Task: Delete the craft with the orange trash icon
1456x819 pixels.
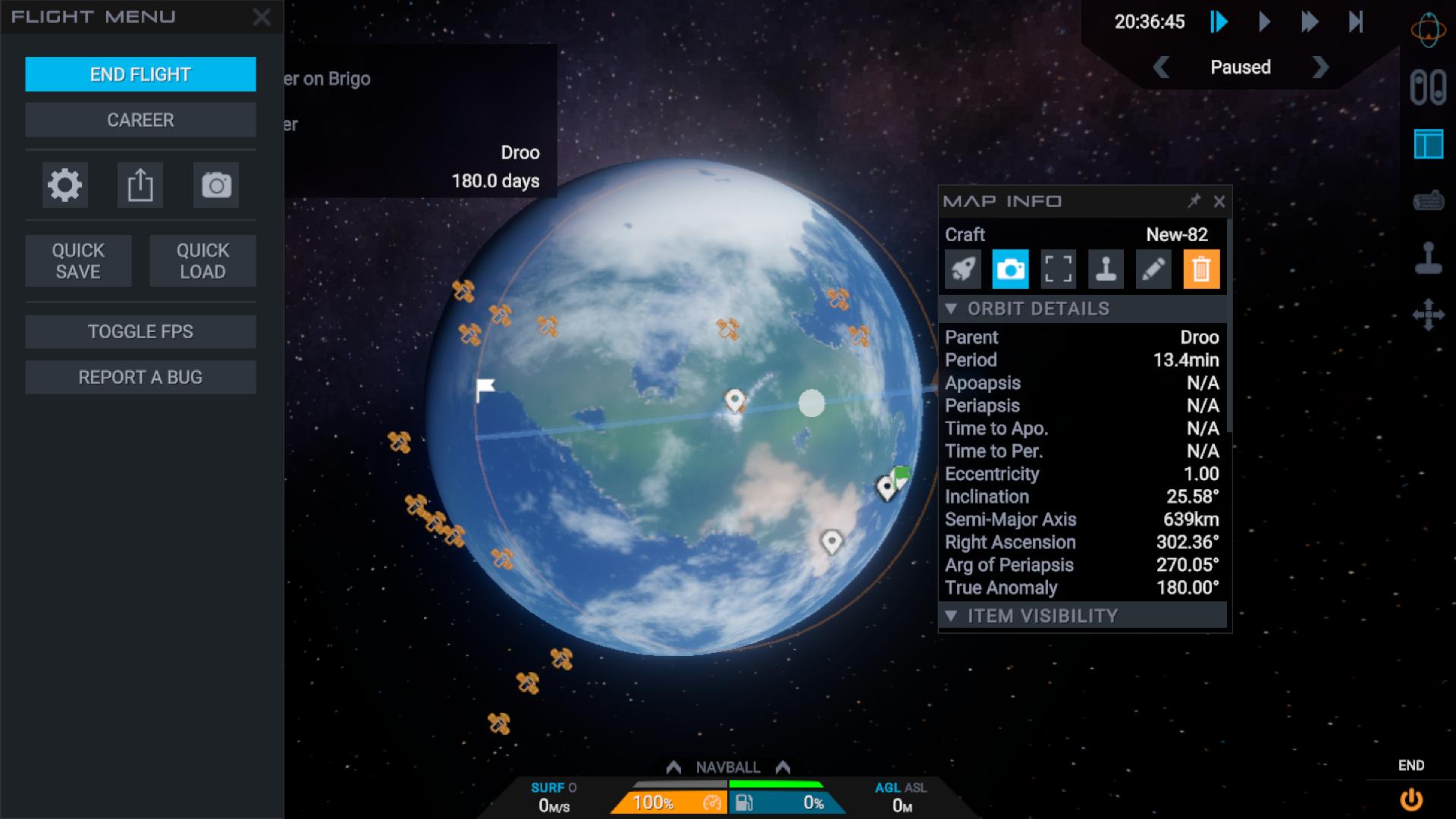Action: [1201, 269]
